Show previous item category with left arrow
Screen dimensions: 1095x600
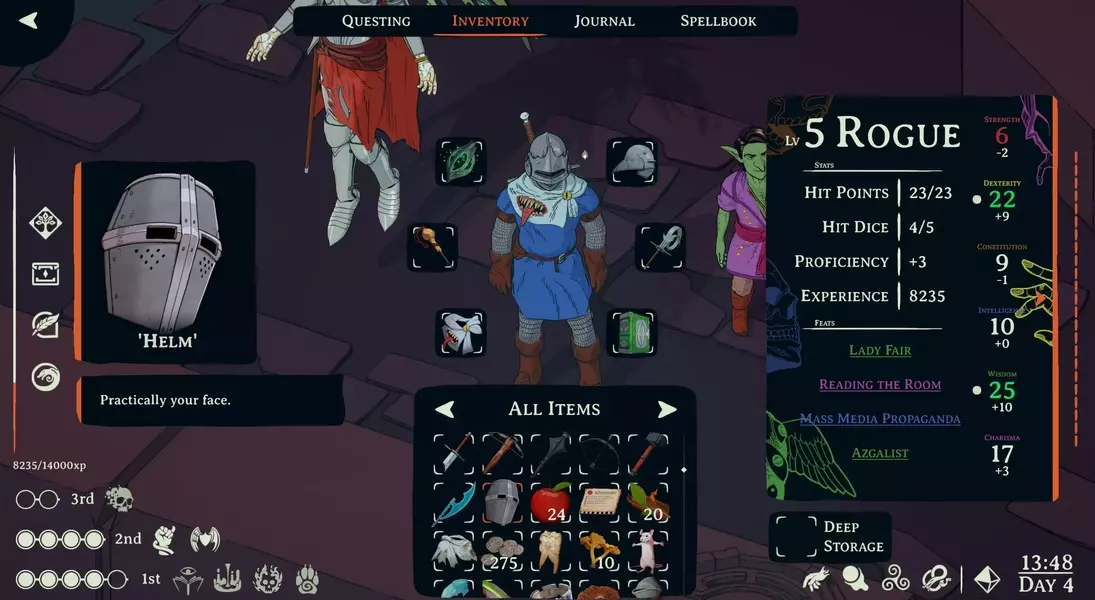(445, 409)
